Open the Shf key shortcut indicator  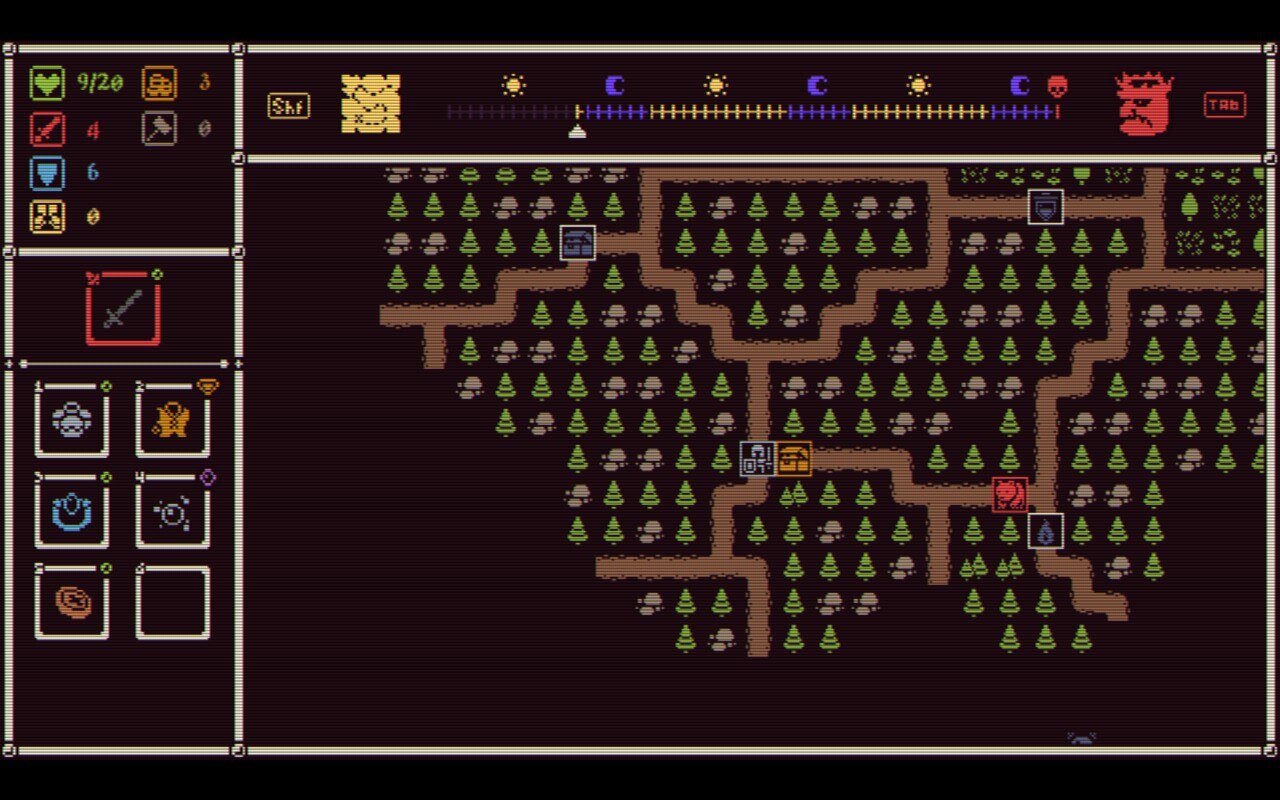click(x=288, y=105)
